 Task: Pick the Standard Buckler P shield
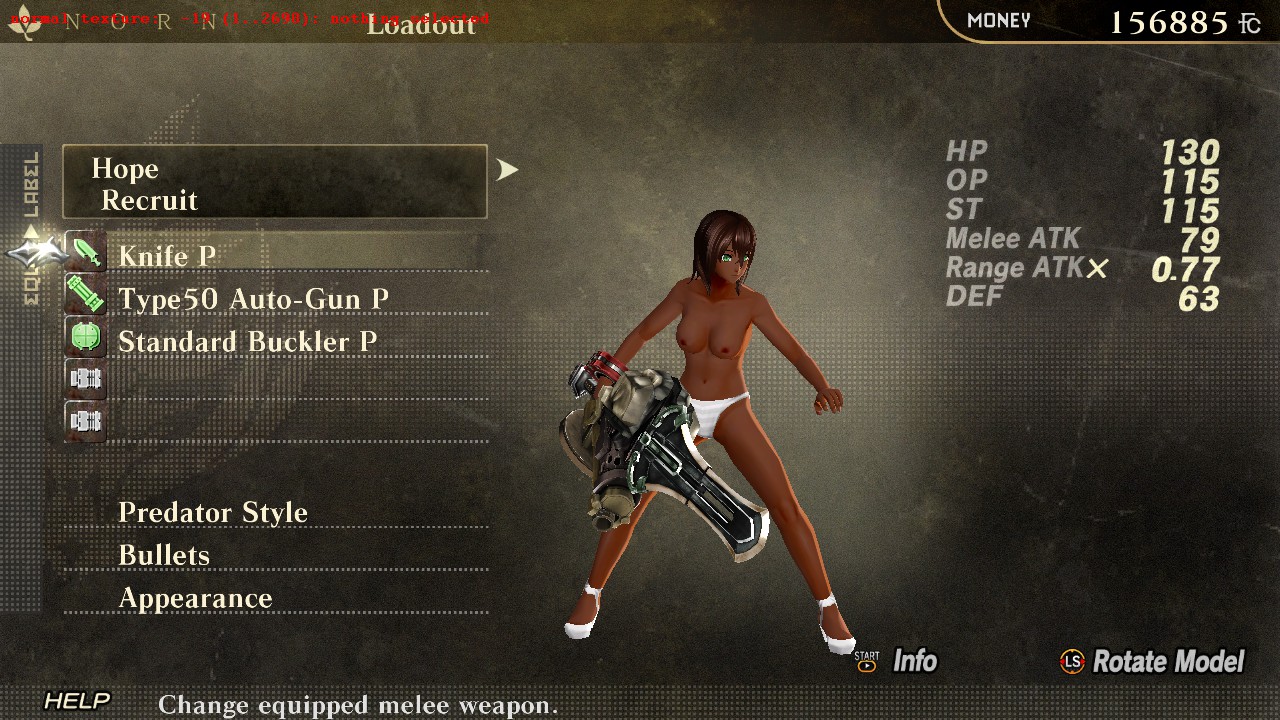tap(247, 342)
